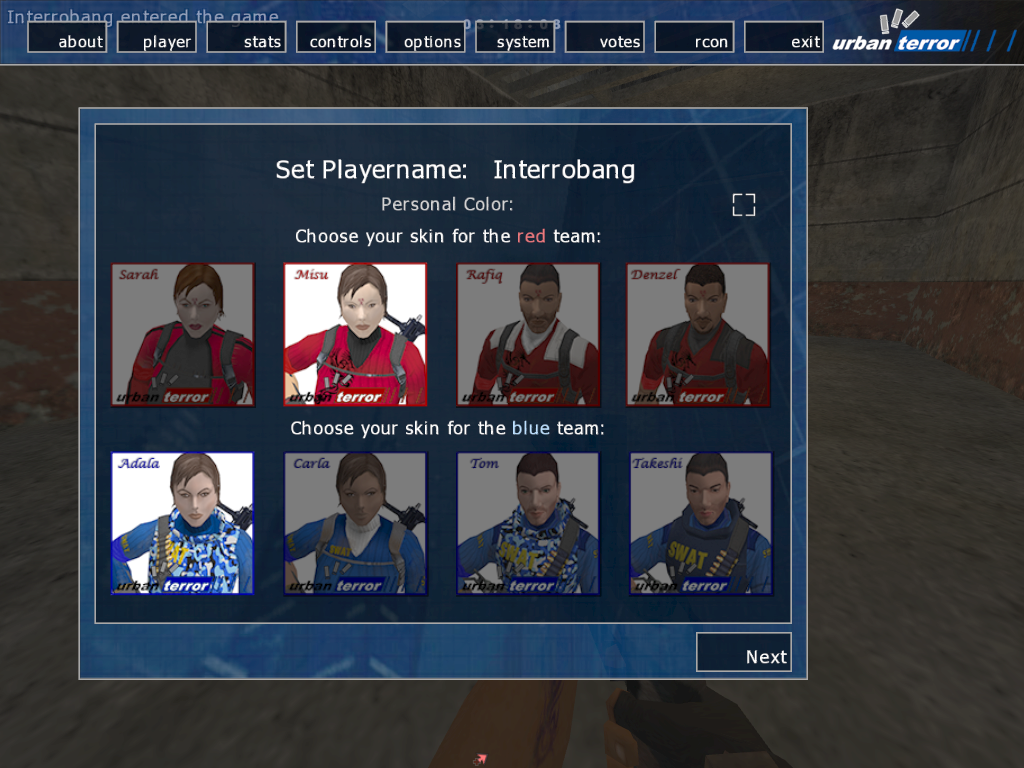Choose the Tom blue team skin
This screenshot has height=768, width=1024.
click(528, 523)
